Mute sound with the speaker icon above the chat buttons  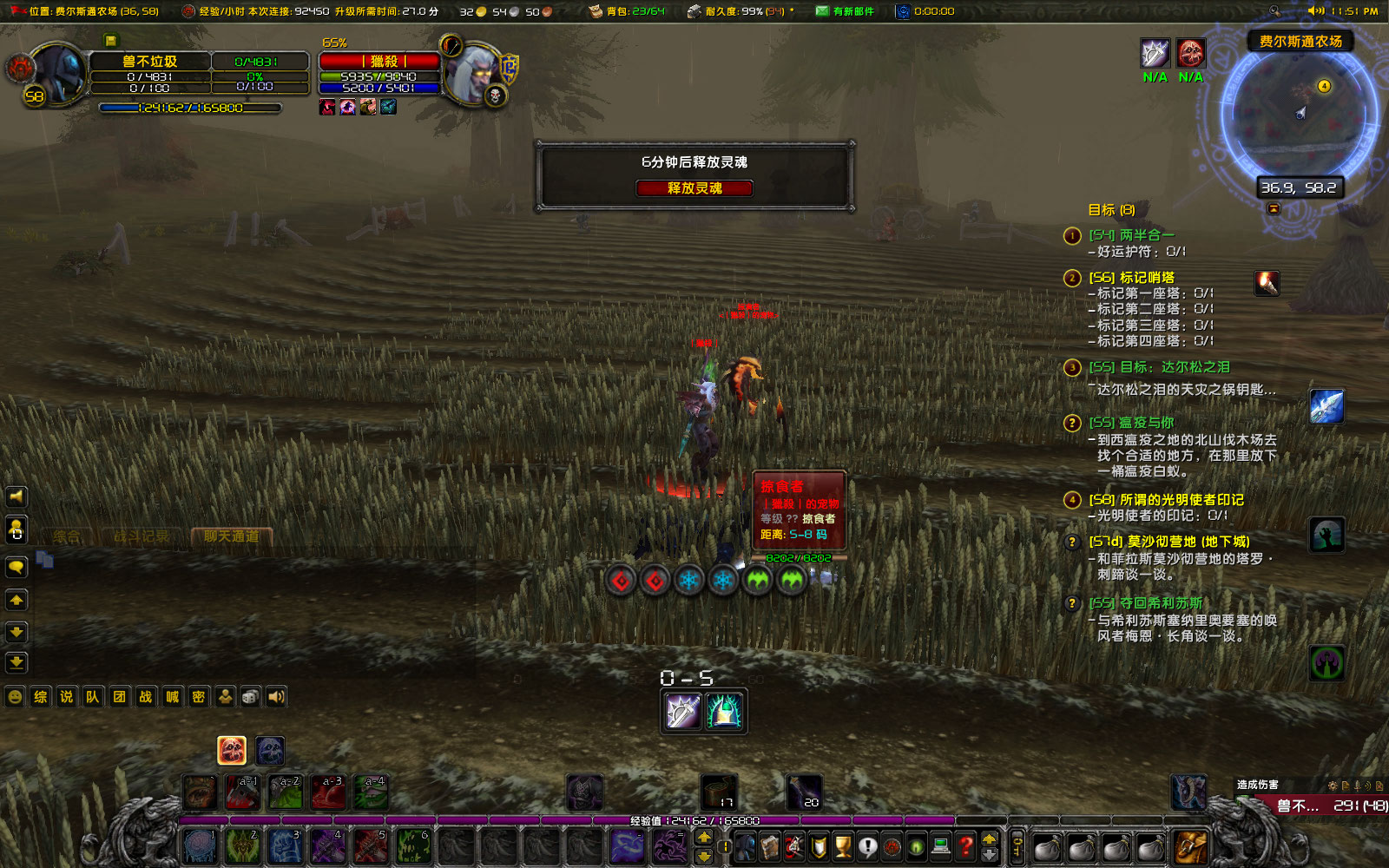pyautogui.click(x=16, y=496)
